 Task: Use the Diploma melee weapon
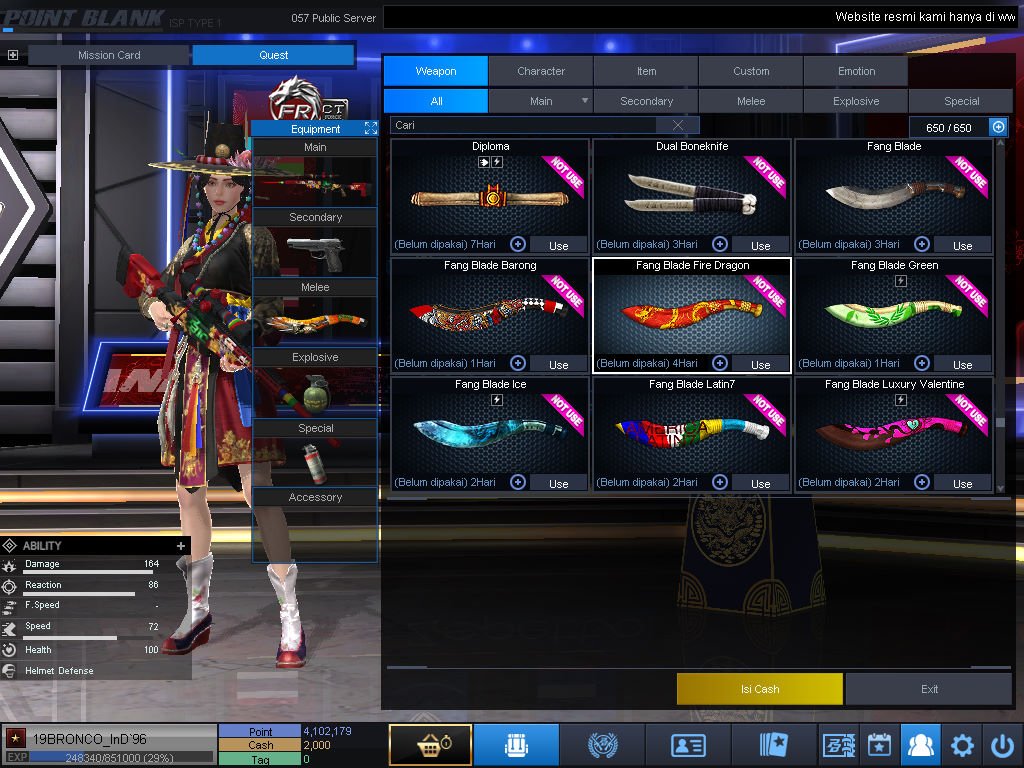(x=558, y=245)
